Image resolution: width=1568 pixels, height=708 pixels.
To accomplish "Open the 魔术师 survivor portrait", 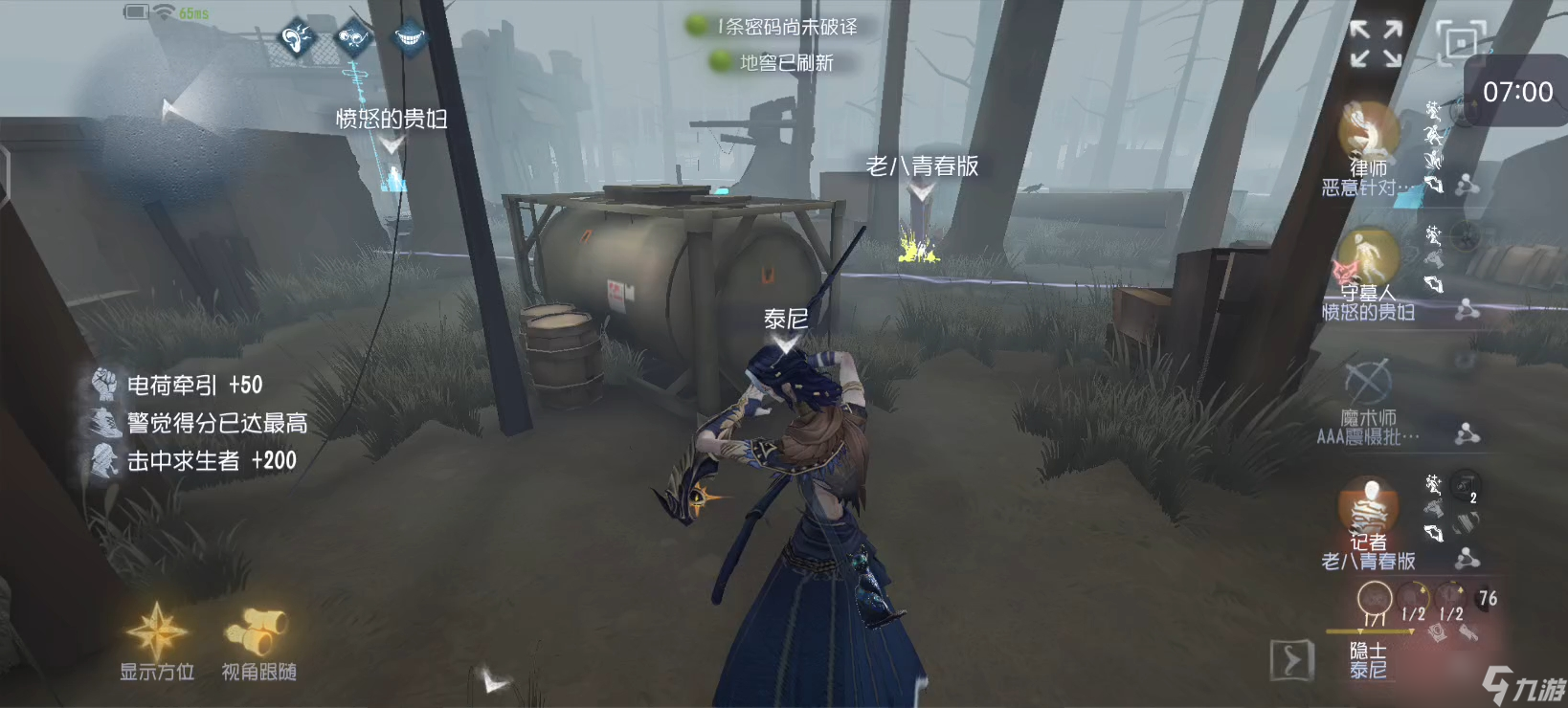I will (x=1366, y=383).
